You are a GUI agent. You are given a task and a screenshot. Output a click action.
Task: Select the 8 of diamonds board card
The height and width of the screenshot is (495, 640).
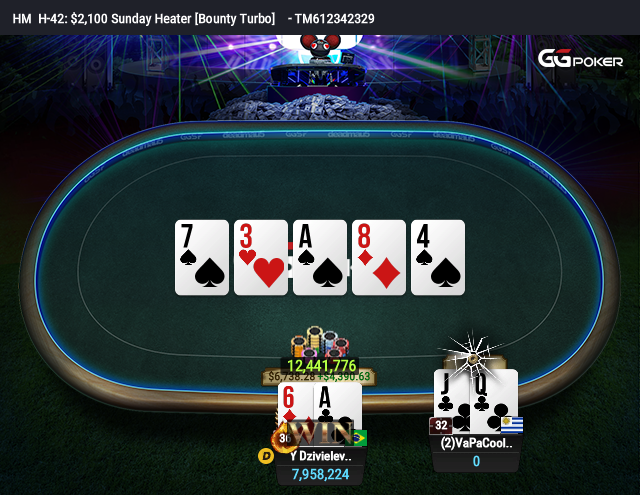[379, 257]
